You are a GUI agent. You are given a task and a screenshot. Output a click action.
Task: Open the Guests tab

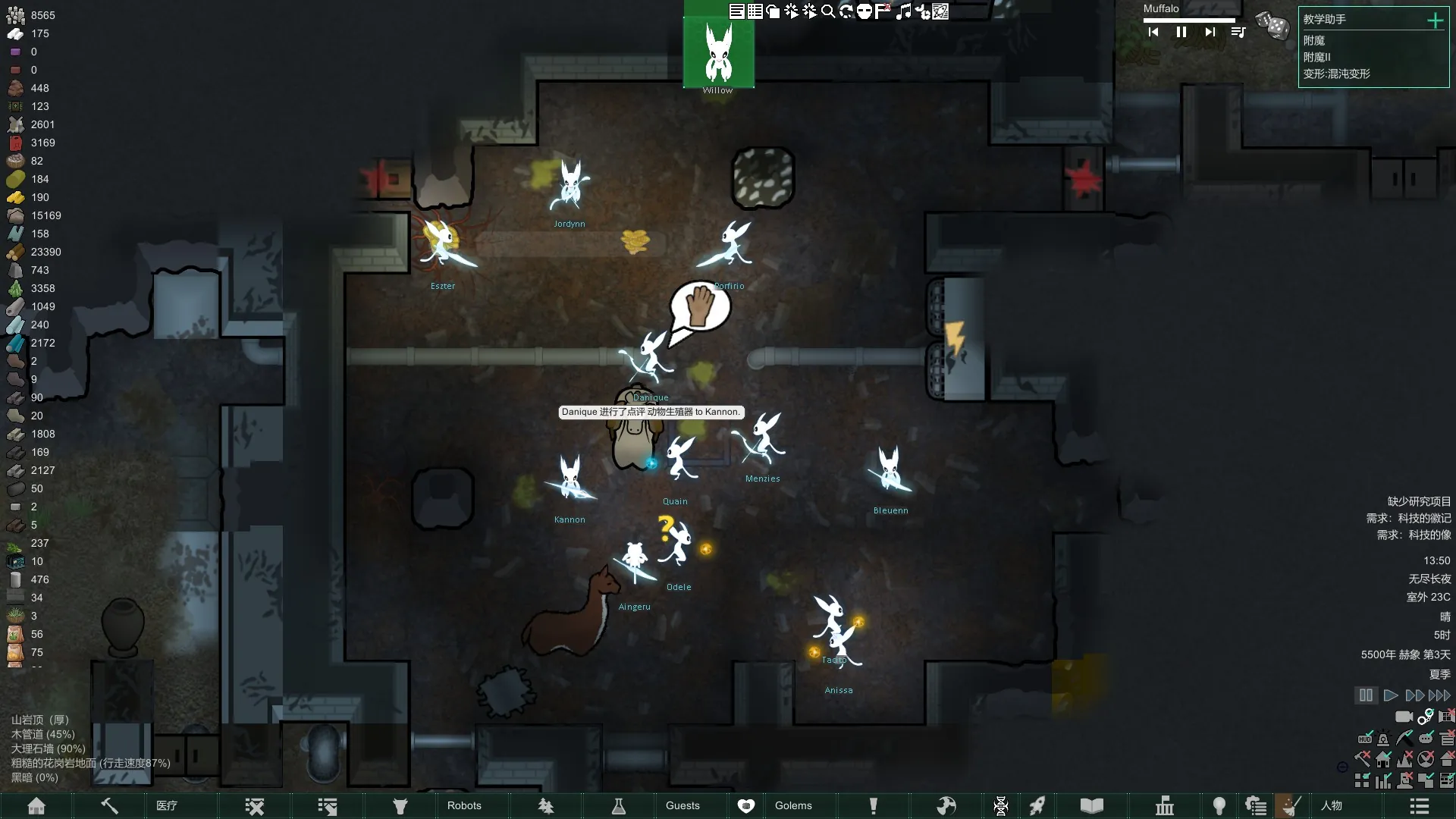(682, 805)
